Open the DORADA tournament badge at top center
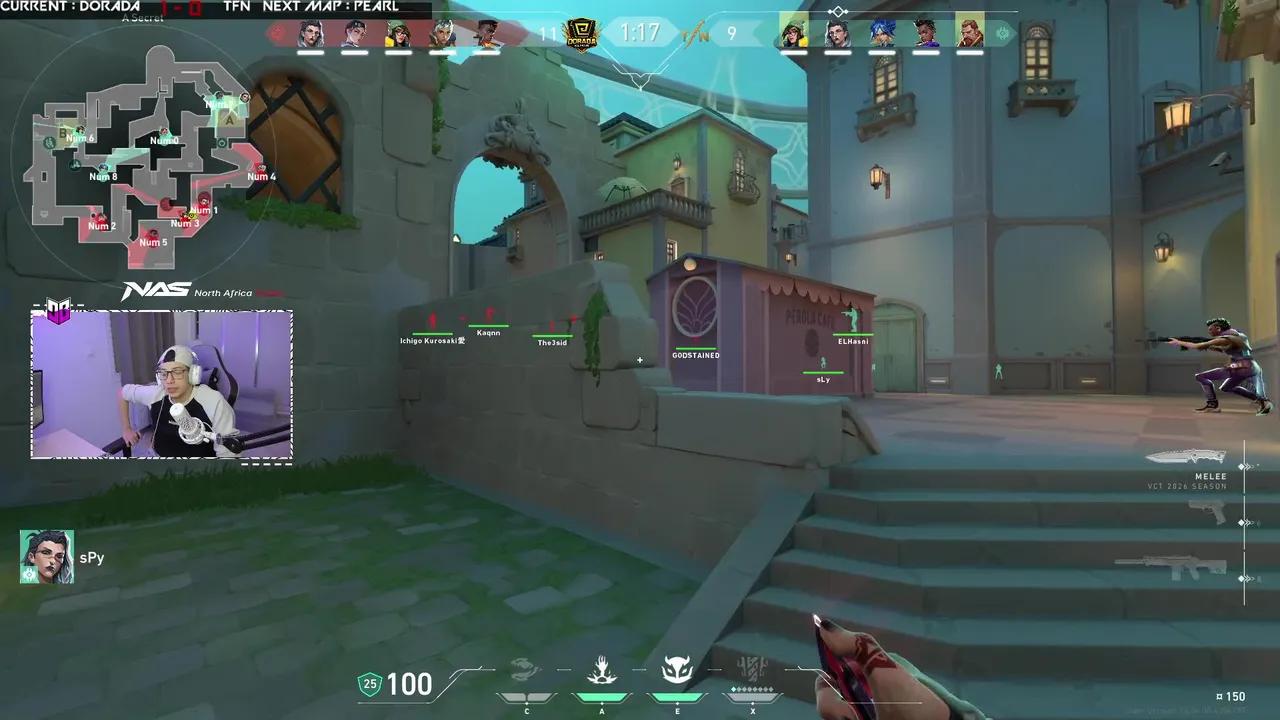Image resolution: width=1280 pixels, height=720 pixels. pyautogui.click(x=580, y=32)
